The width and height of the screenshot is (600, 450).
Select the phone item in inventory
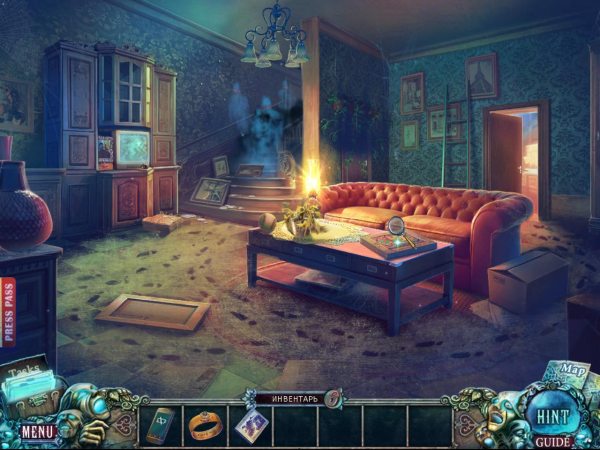tap(160, 424)
